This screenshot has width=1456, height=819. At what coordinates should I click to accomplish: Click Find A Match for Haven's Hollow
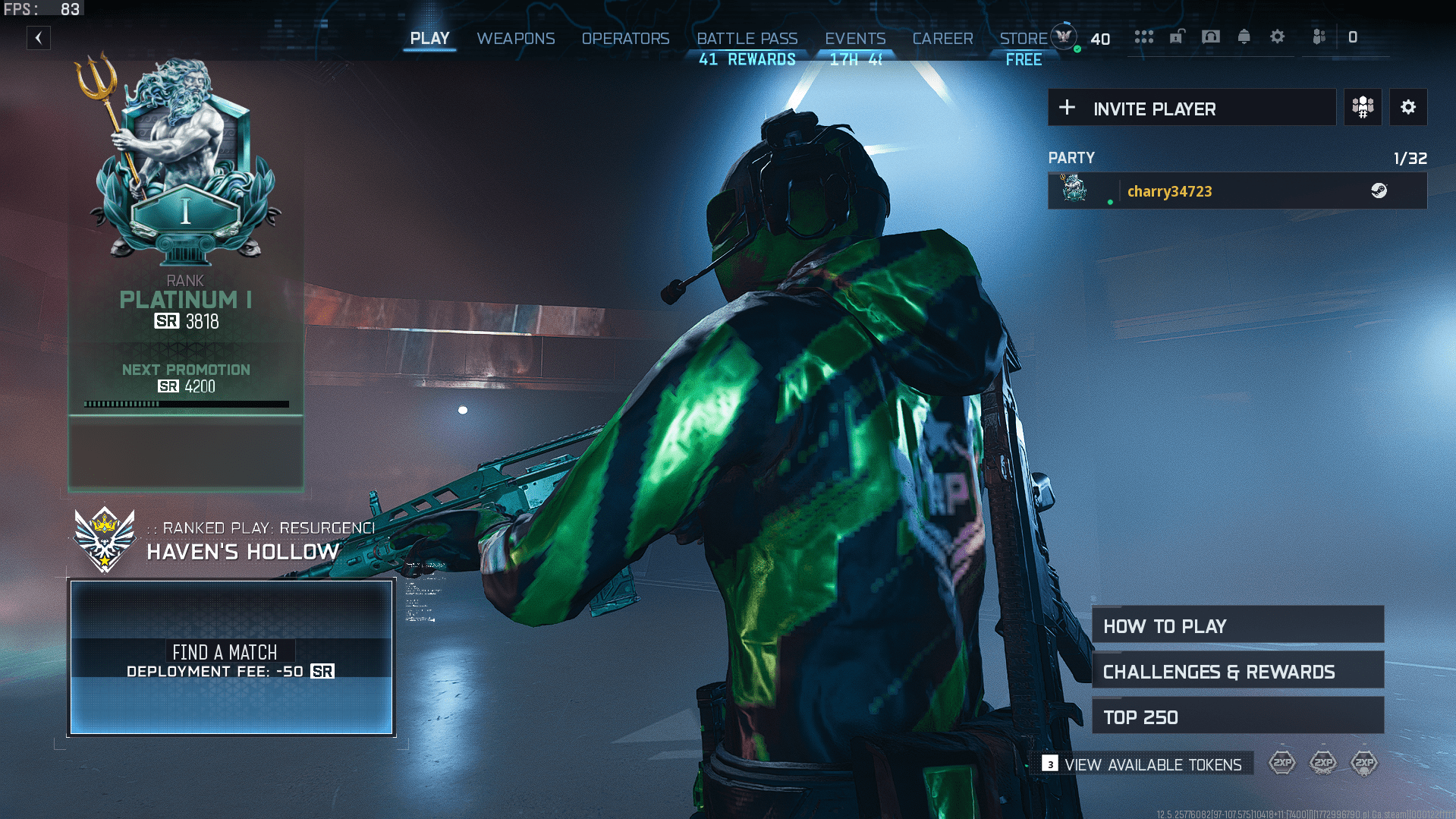tap(231, 659)
